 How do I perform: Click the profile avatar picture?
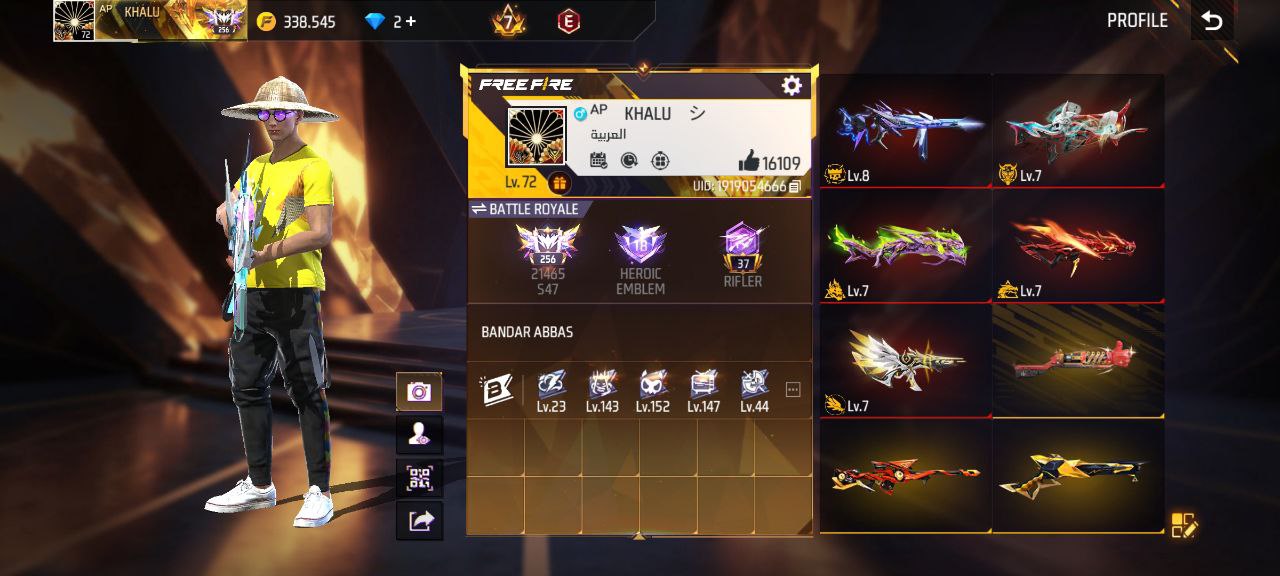point(536,137)
